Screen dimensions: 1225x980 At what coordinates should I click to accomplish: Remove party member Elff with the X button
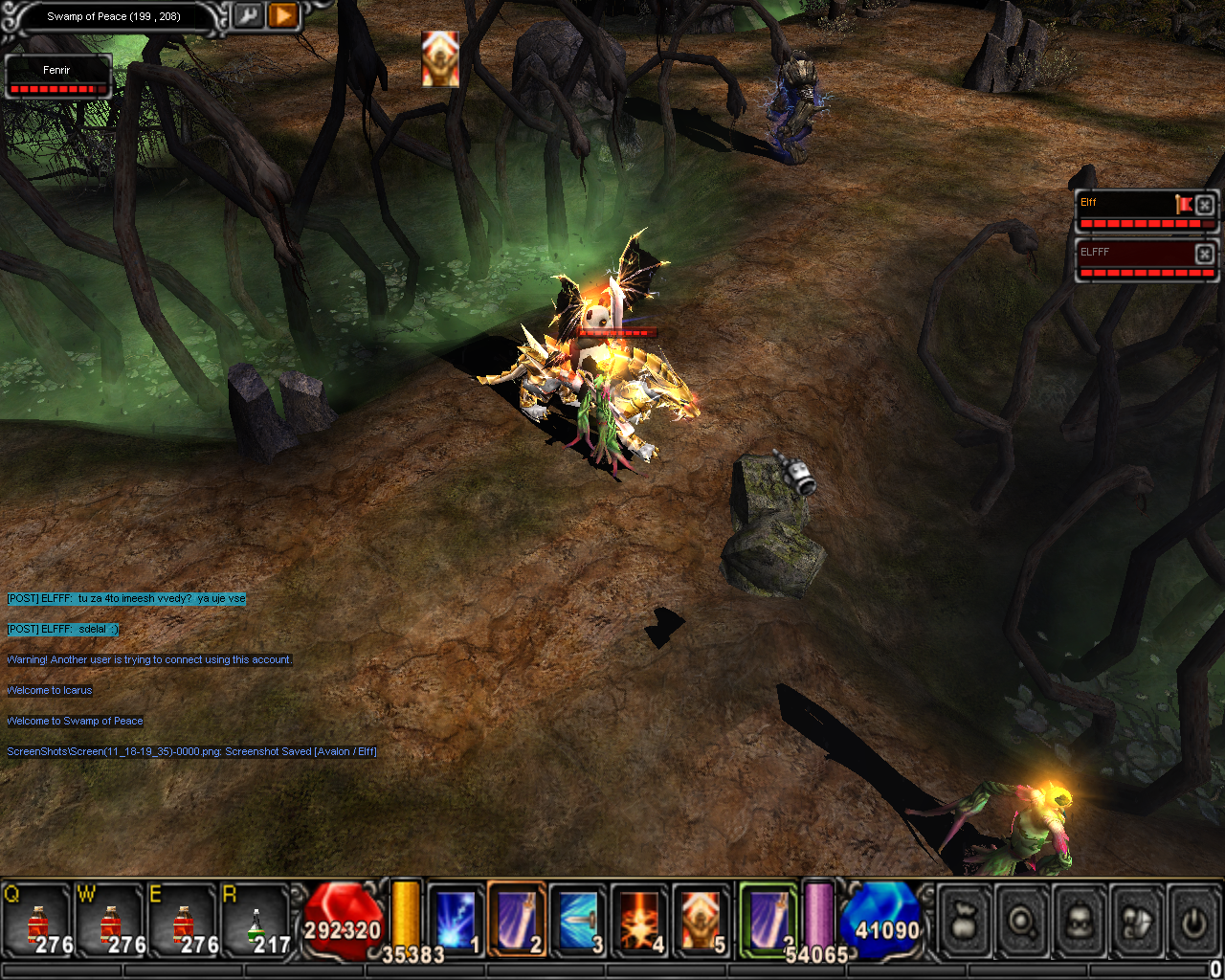pyautogui.click(x=1205, y=204)
